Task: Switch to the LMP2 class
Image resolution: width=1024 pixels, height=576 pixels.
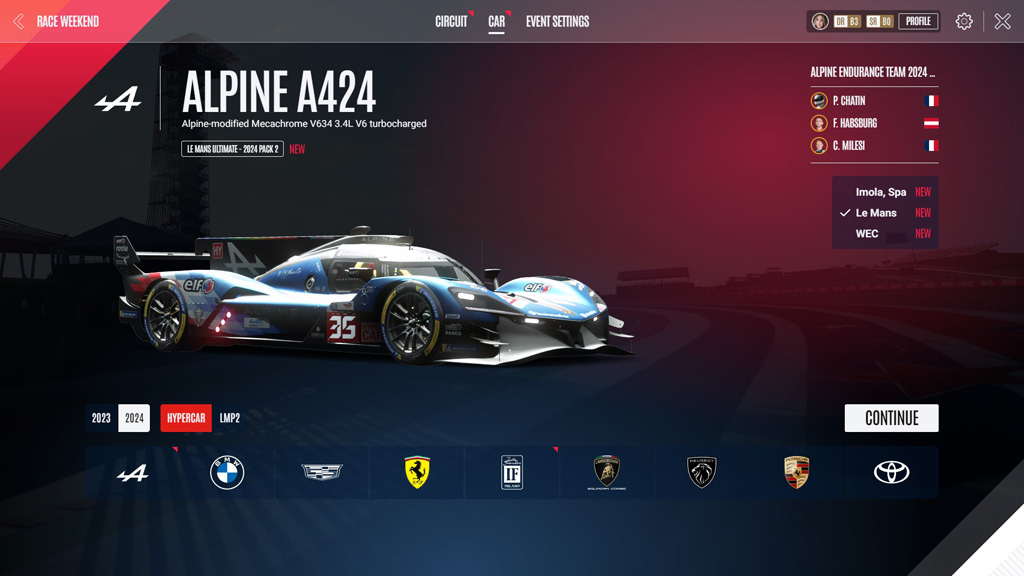Action: point(230,418)
